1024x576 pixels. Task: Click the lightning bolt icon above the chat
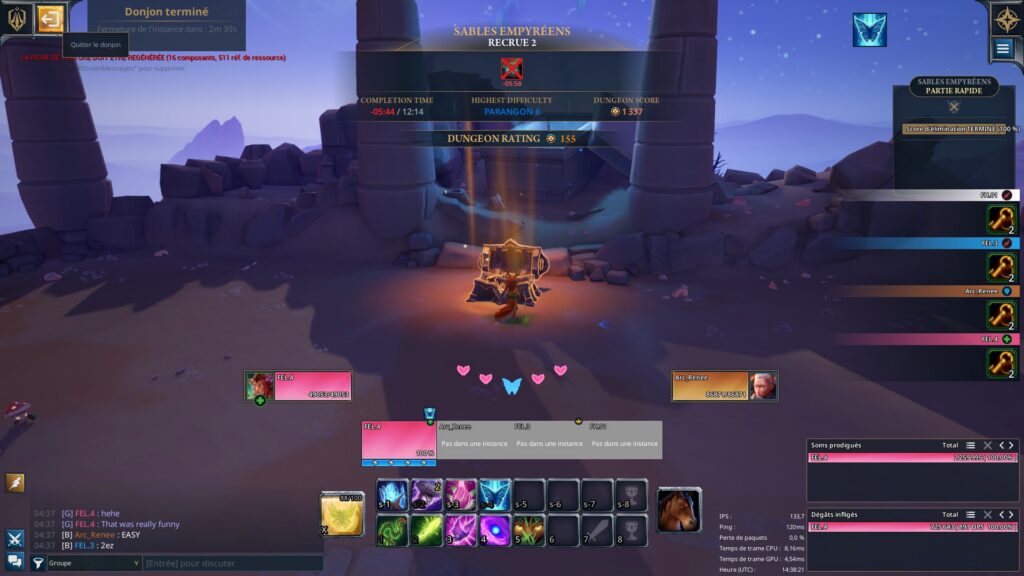15,483
